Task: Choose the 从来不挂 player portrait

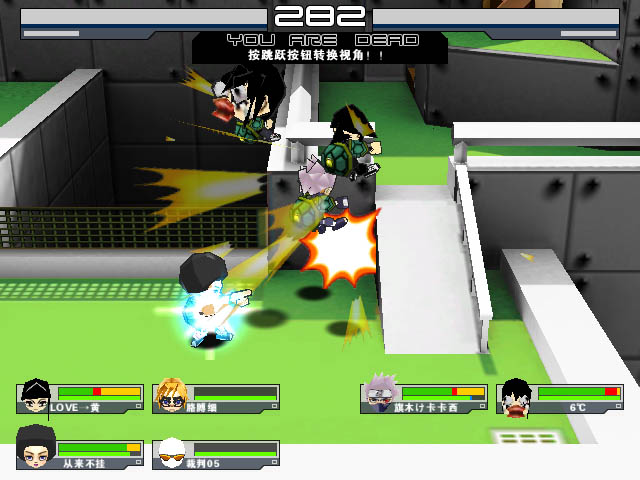Action: 36,452
